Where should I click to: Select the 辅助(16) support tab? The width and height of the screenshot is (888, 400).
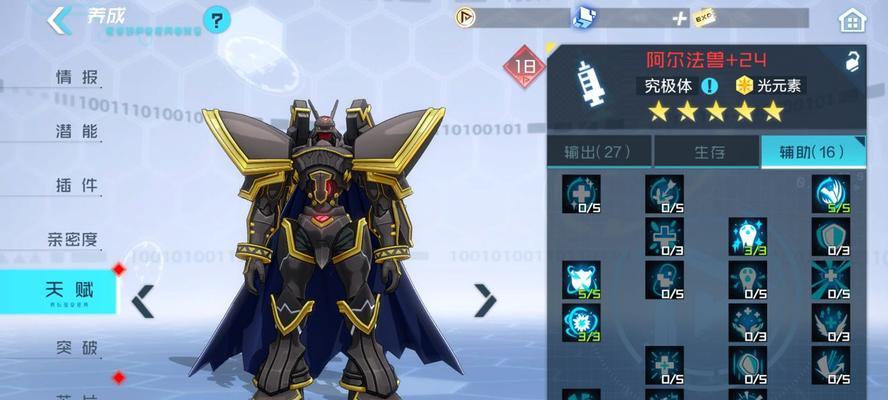coord(812,152)
